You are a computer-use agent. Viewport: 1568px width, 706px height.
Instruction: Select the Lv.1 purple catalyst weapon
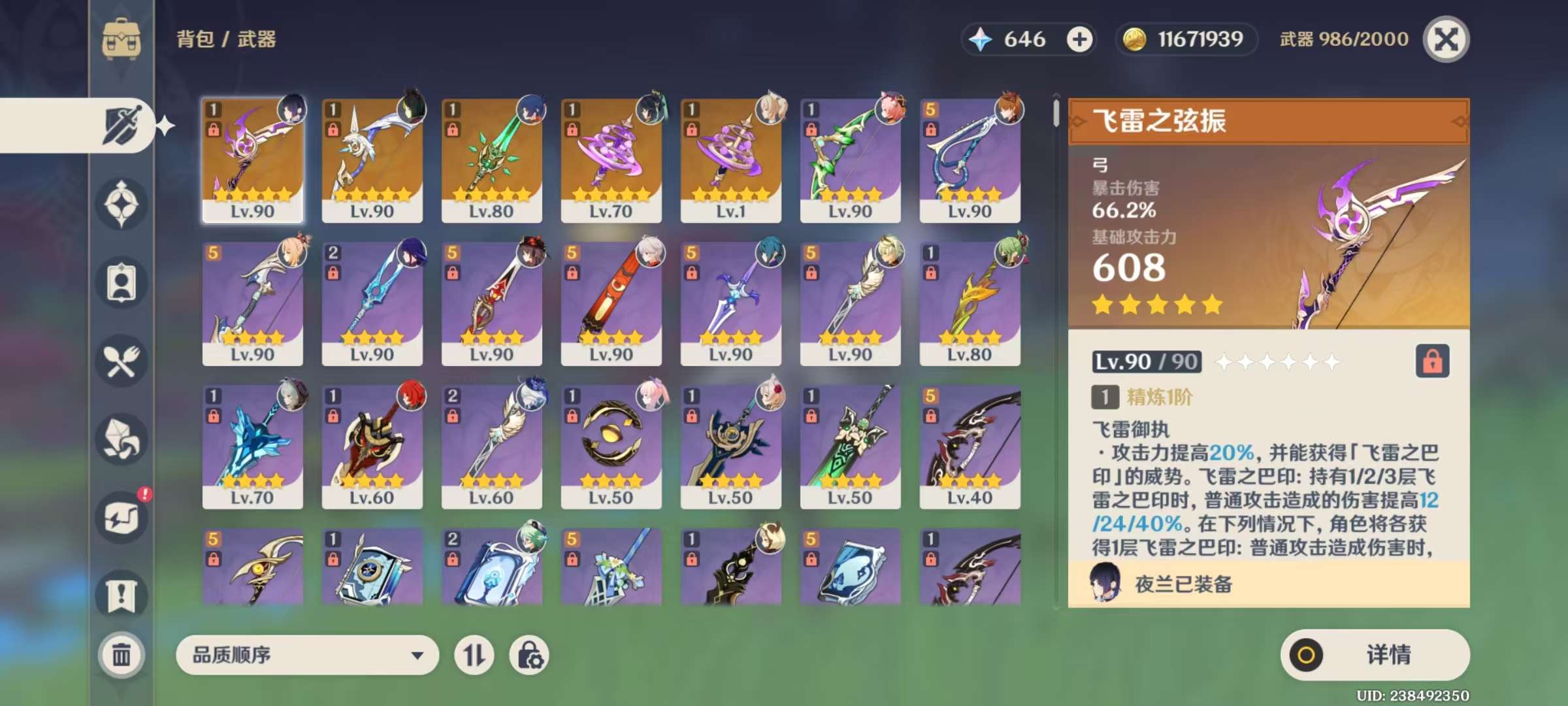pos(730,160)
